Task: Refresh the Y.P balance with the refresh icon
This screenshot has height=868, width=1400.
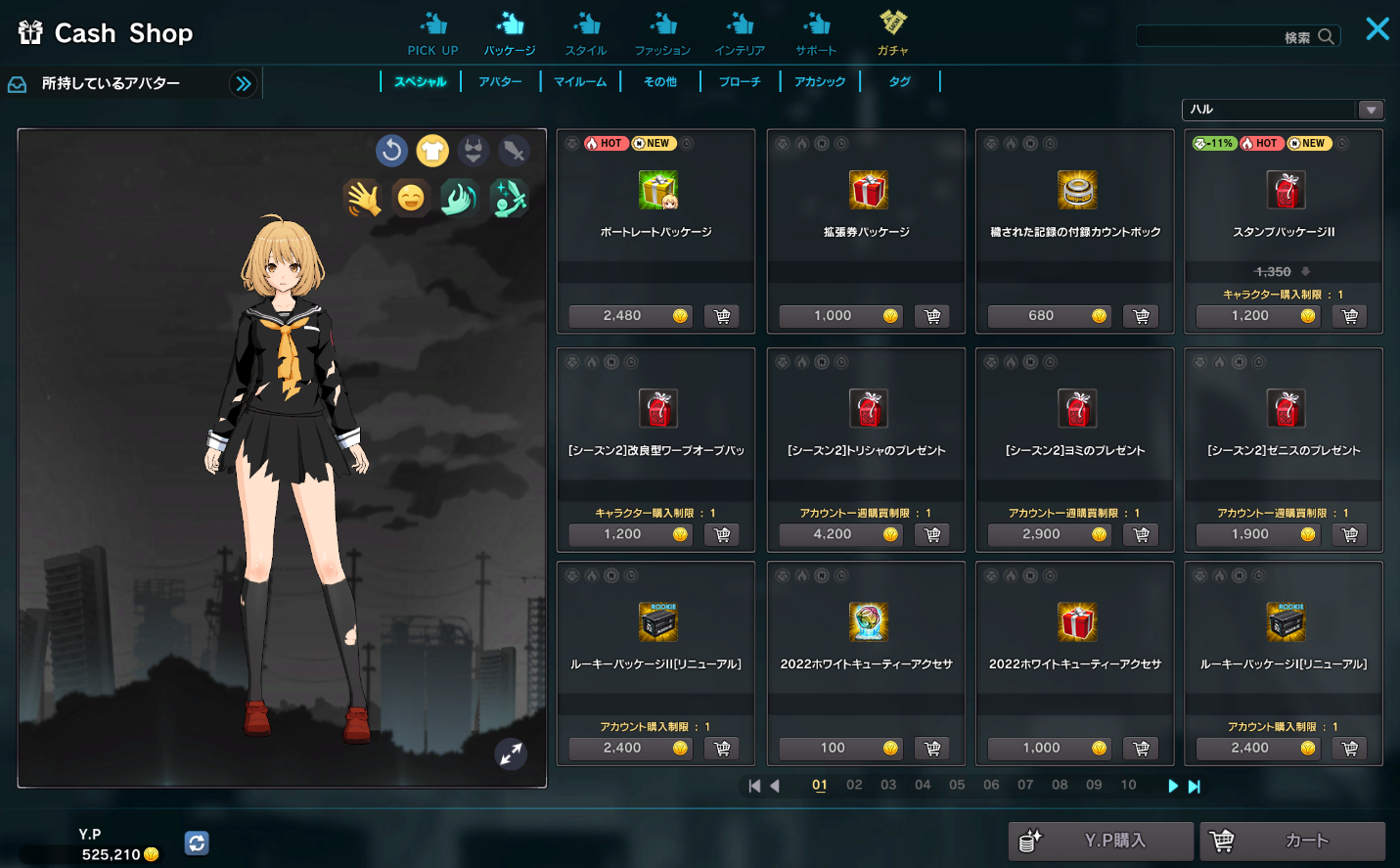Action: pos(197,843)
